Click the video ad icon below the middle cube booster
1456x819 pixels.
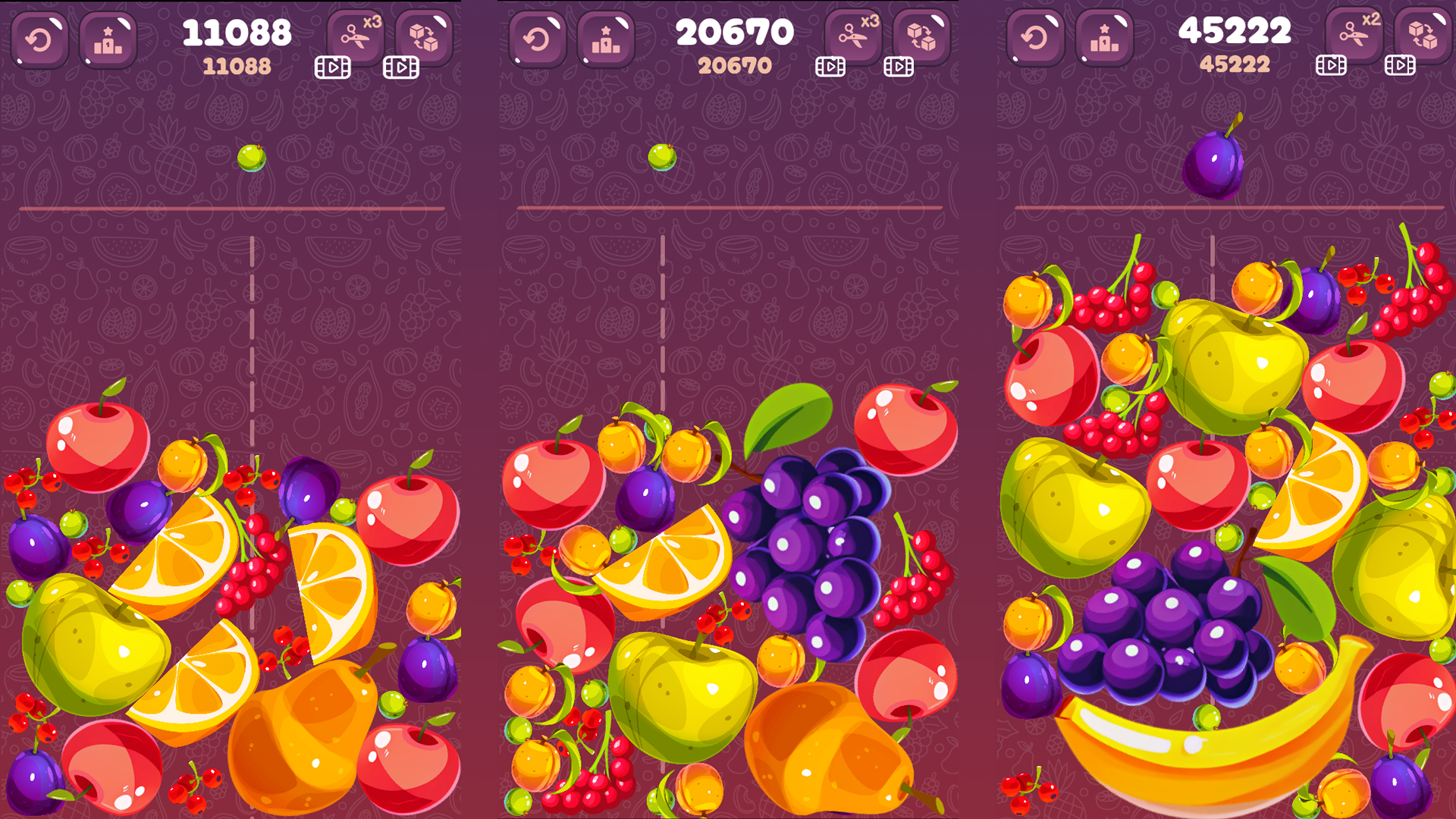(897, 67)
